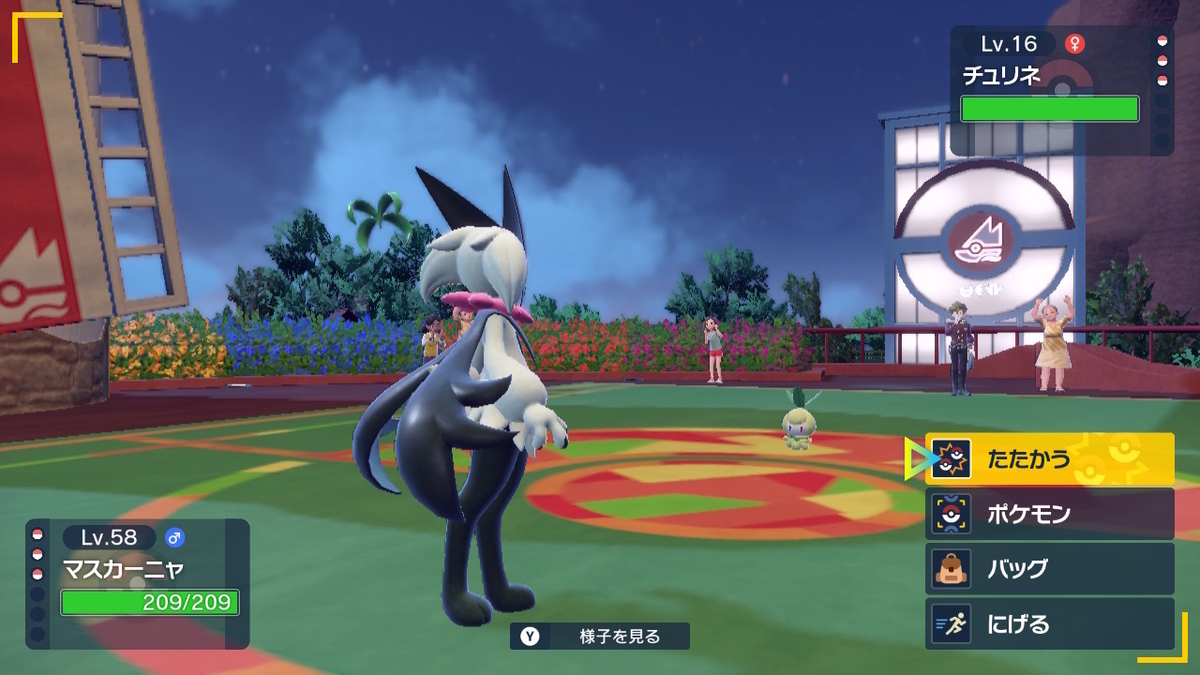Image resolution: width=1200 pixels, height=675 pixels.
Task: Open the バッグ (Bag) menu
Action: click(1049, 569)
